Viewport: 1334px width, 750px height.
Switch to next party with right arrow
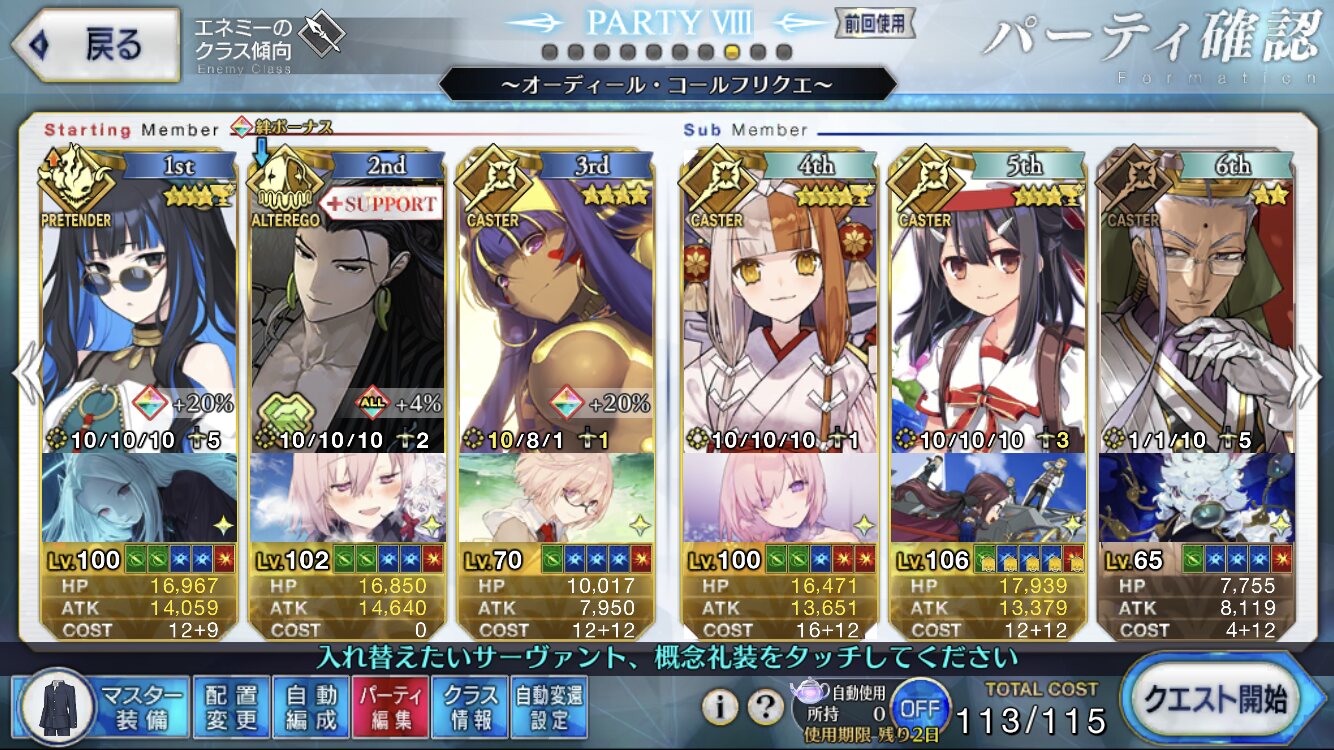tap(1308, 375)
